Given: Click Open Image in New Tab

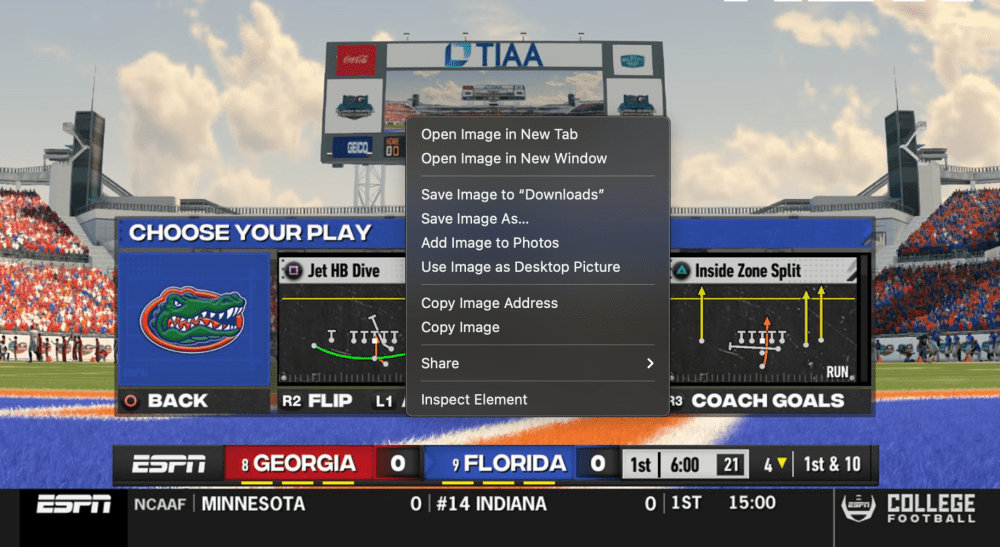Looking at the screenshot, I should tap(499, 134).
